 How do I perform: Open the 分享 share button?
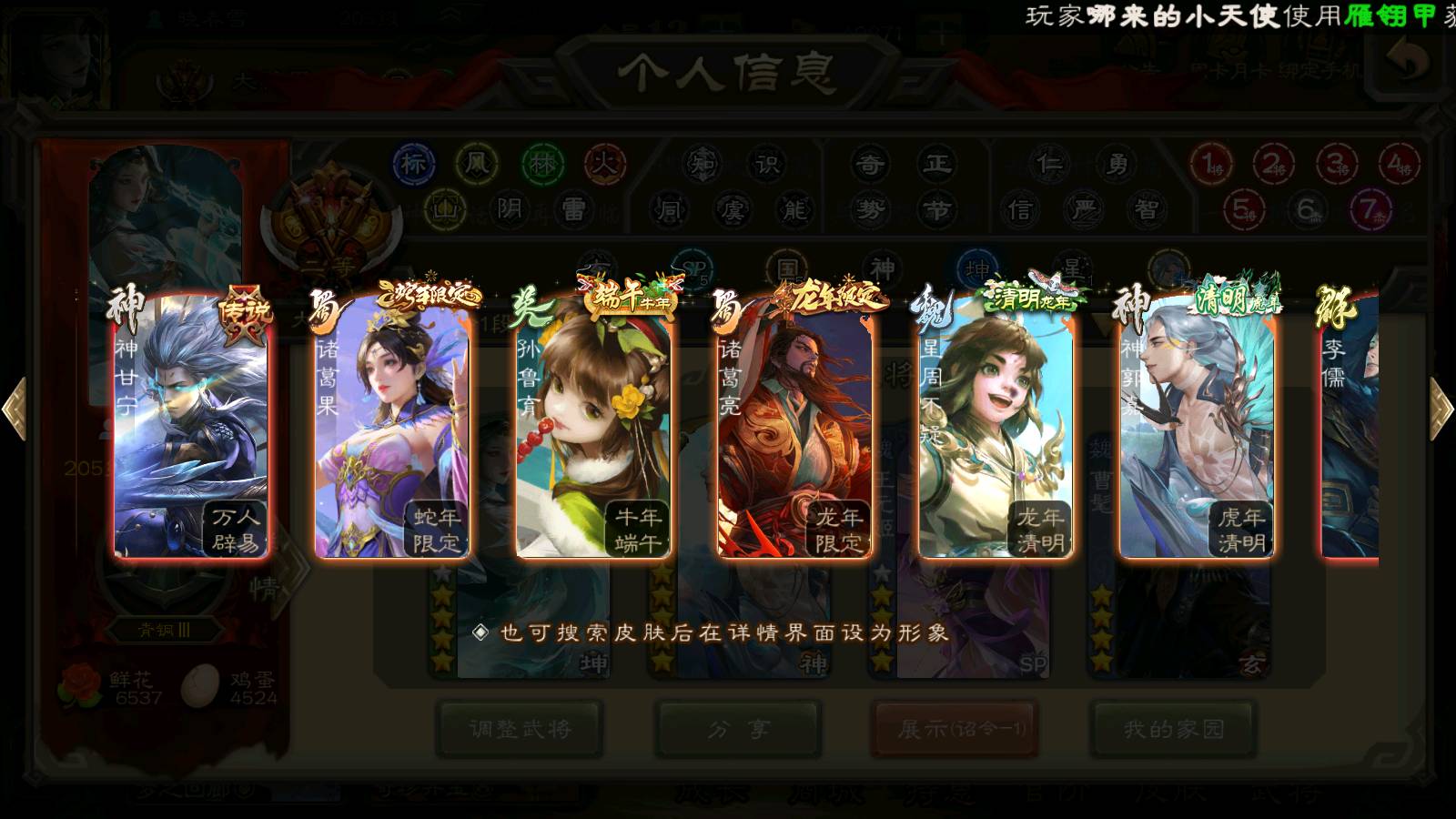tap(738, 729)
